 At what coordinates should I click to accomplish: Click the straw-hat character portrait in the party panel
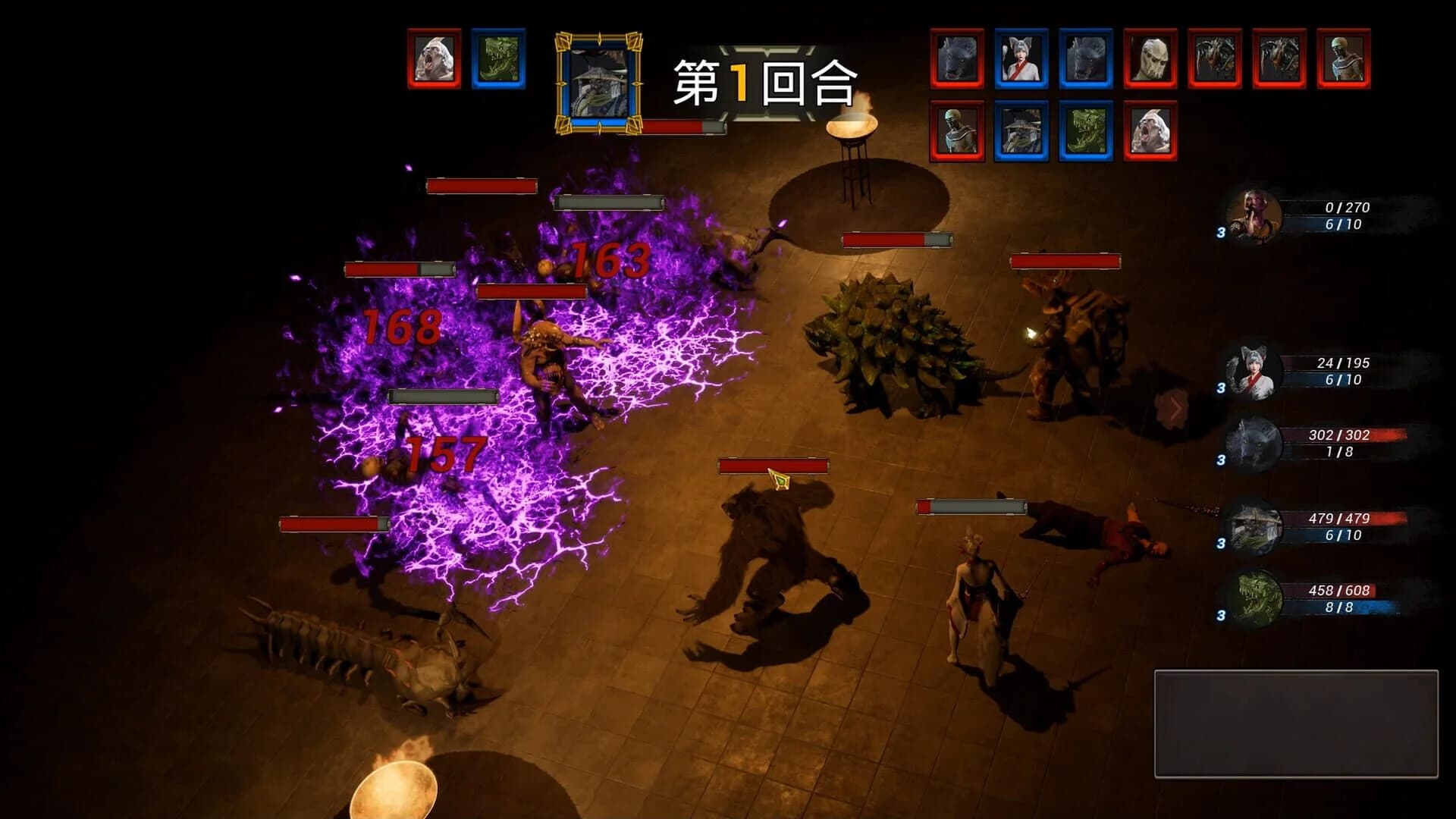(1252, 529)
